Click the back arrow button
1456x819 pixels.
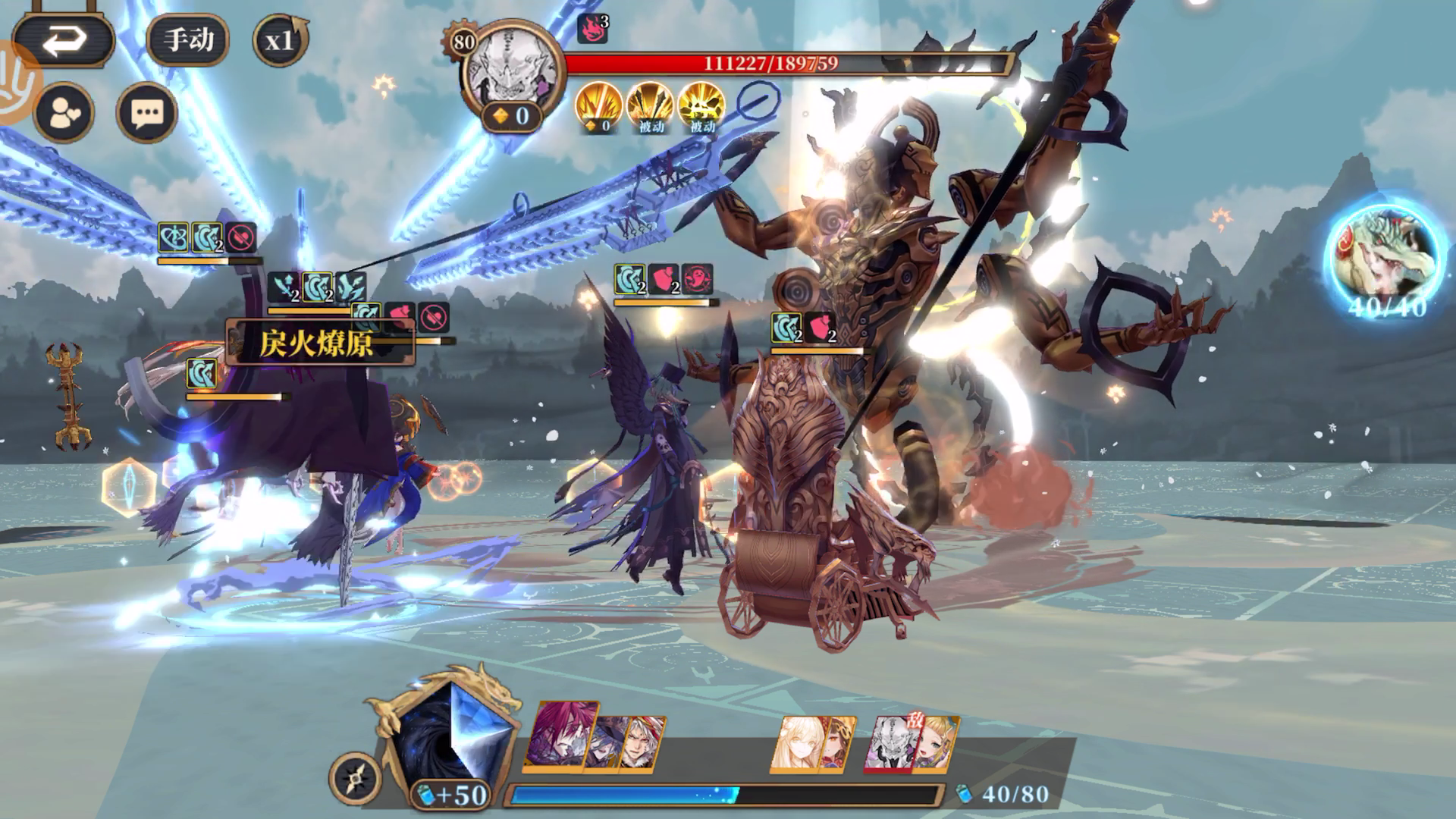pyautogui.click(x=64, y=41)
